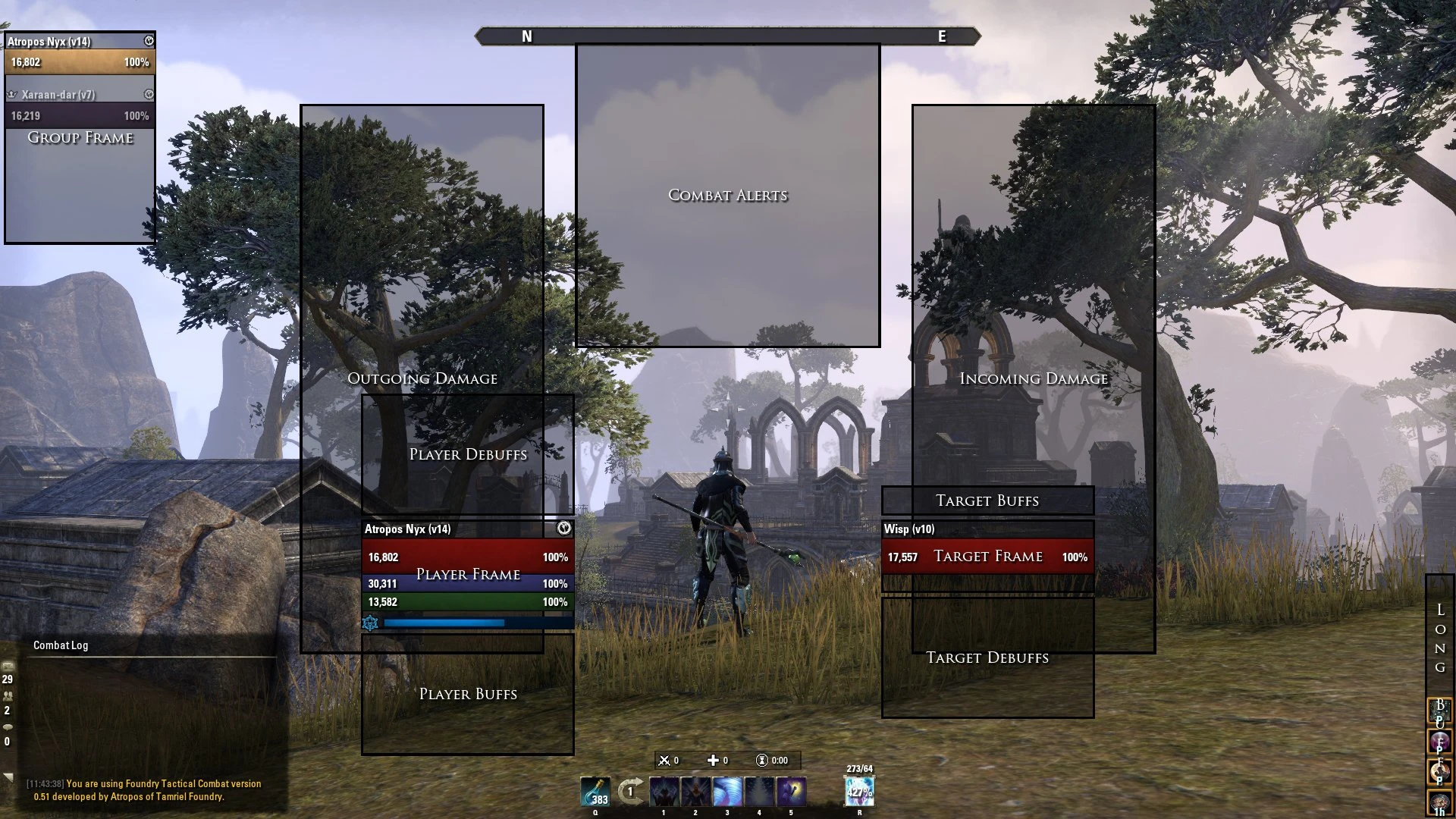Viewport: 1456px width, 819px height.
Task: Click the crossed swords combat counter icon
Action: pyautogui.click(x=664, y=760)
